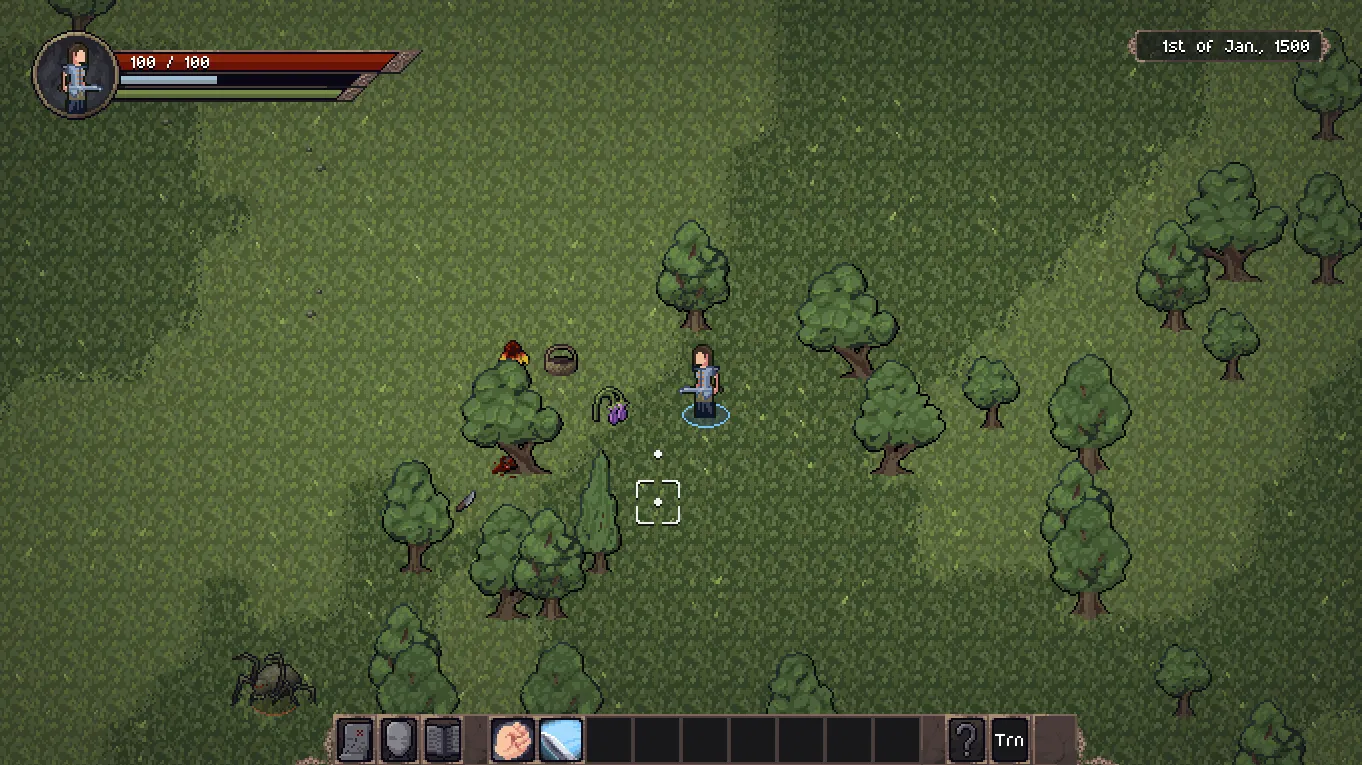This screenshot has width=1362, height=765.
Task: Open the open-book journal icon
Action: pos(443,741)
